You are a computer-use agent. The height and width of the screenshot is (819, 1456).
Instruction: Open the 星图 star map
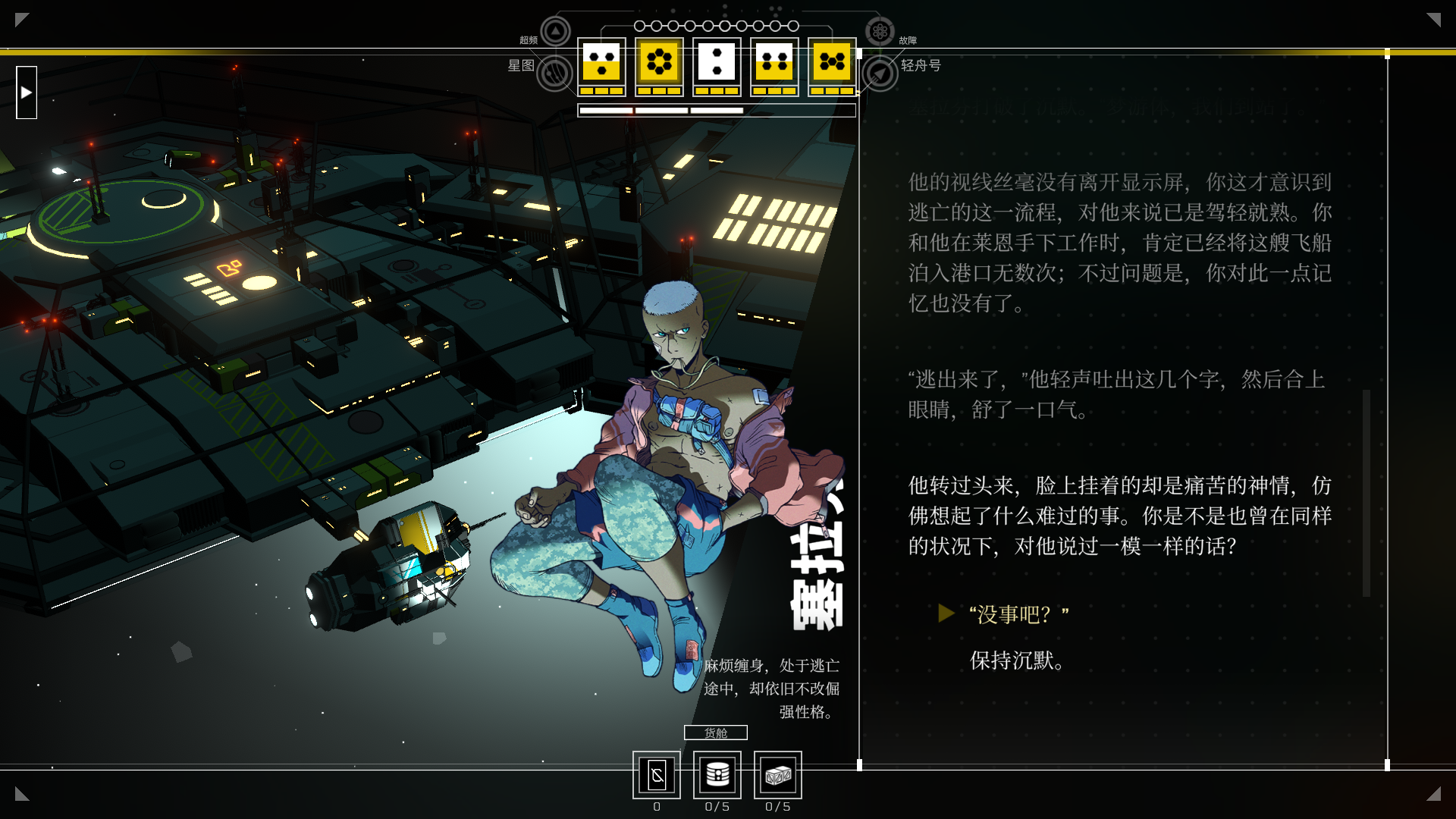pos(554,74)
